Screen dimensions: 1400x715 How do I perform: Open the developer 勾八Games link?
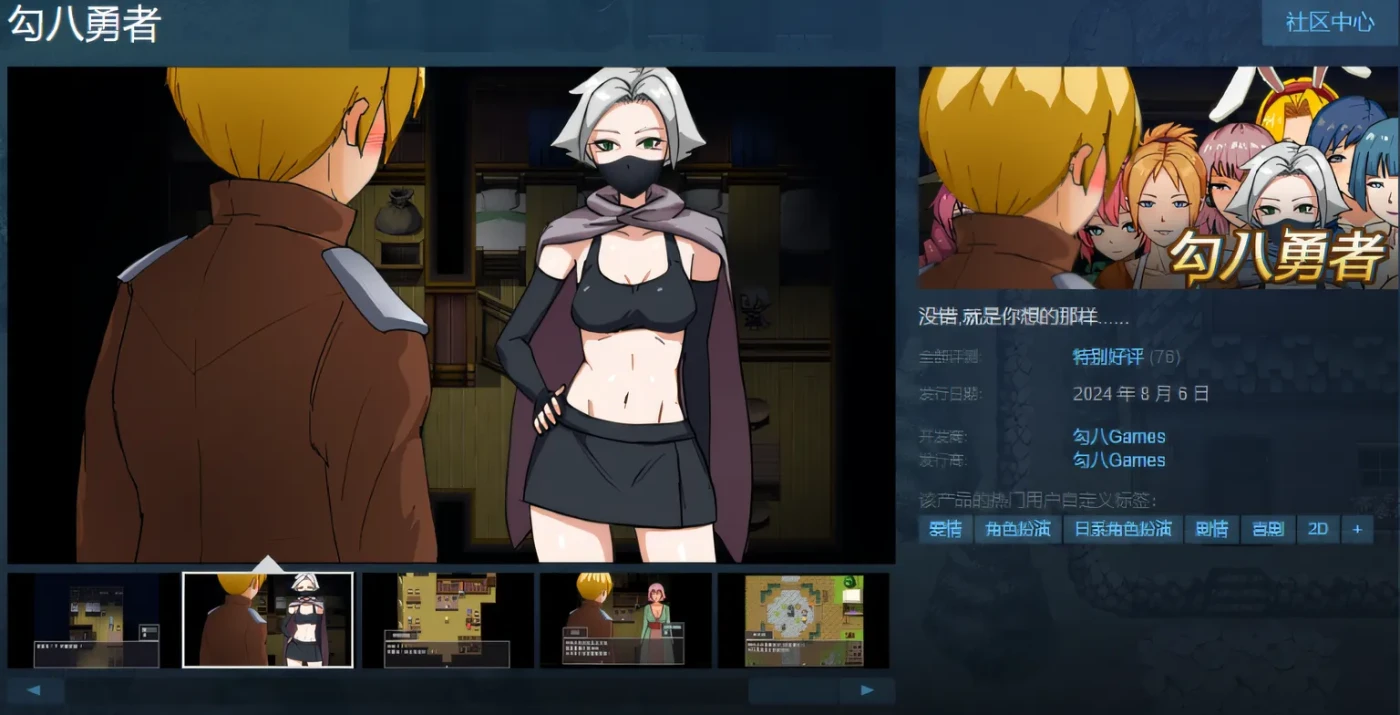[x=1119, y=437]
